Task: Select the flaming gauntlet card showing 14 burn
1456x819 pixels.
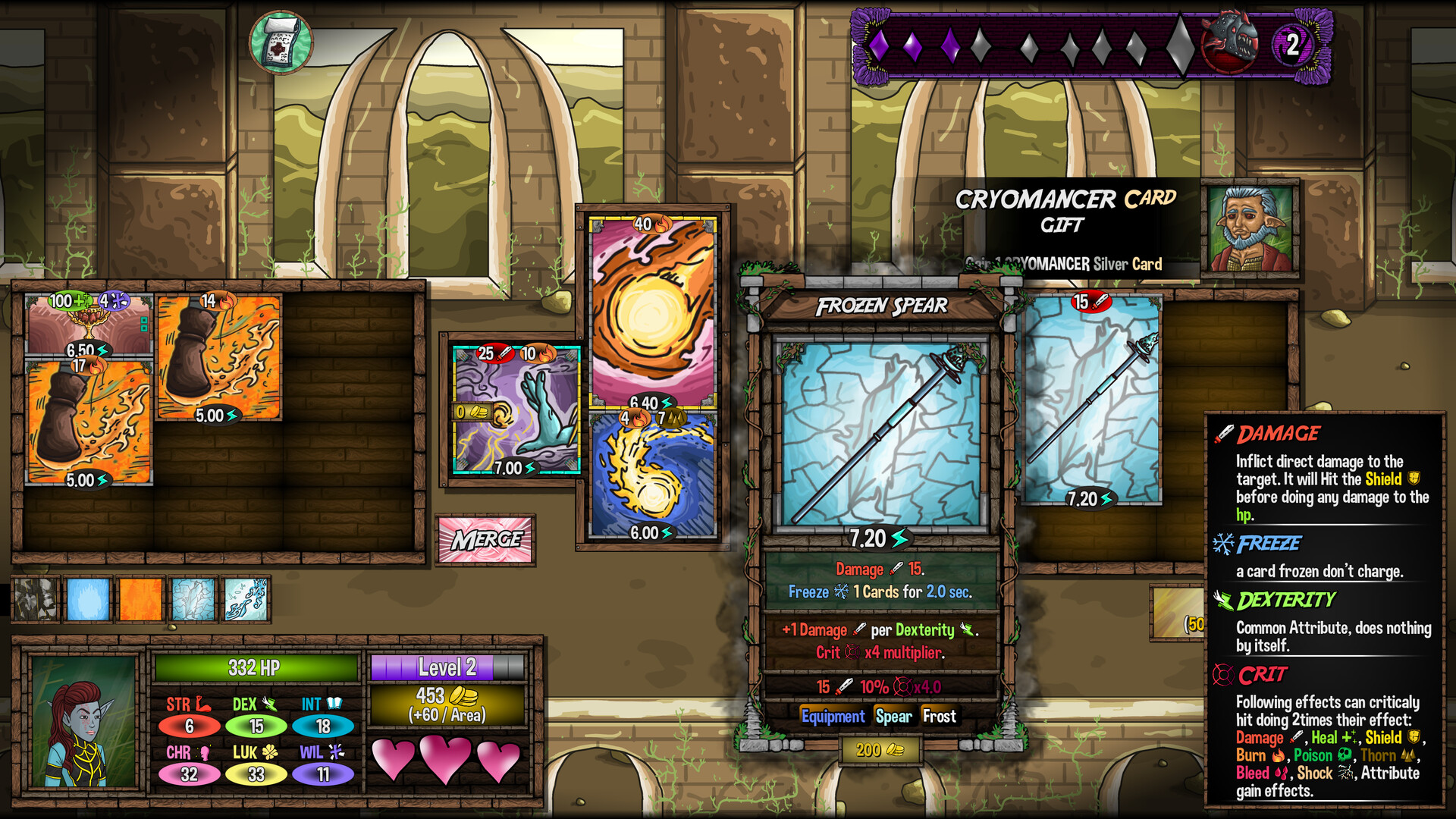Action: pos(218,357)
